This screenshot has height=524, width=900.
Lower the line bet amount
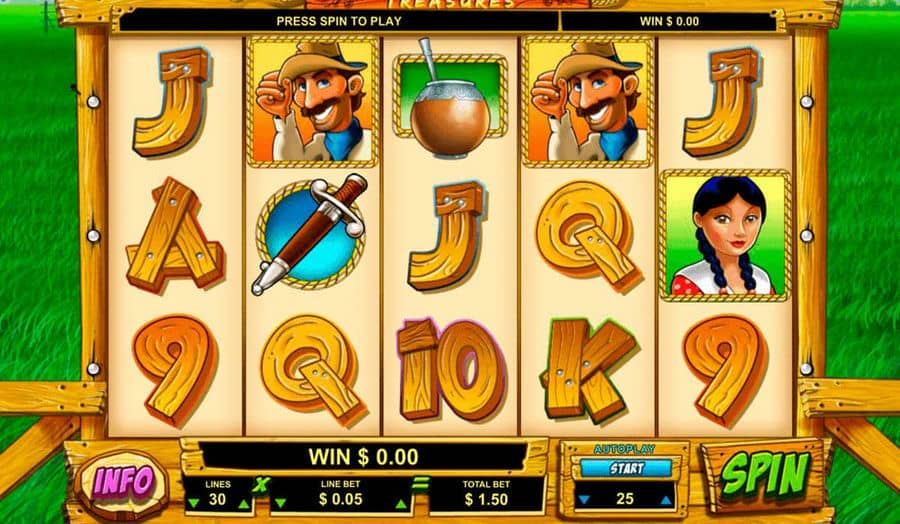coord(278,504)
